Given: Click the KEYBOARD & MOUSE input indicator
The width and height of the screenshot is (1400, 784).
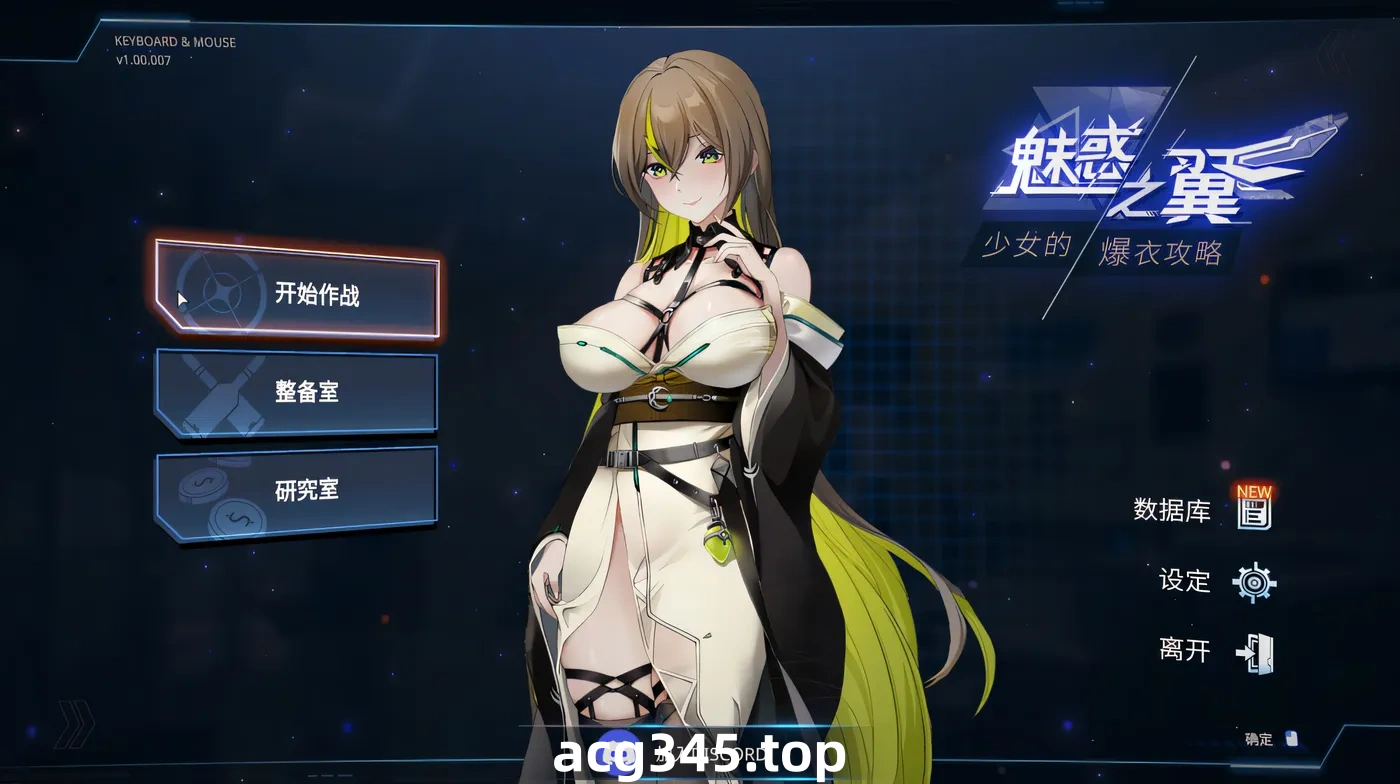Looking at the screenshot, I should pyautogui.click(x=174, y=43).
